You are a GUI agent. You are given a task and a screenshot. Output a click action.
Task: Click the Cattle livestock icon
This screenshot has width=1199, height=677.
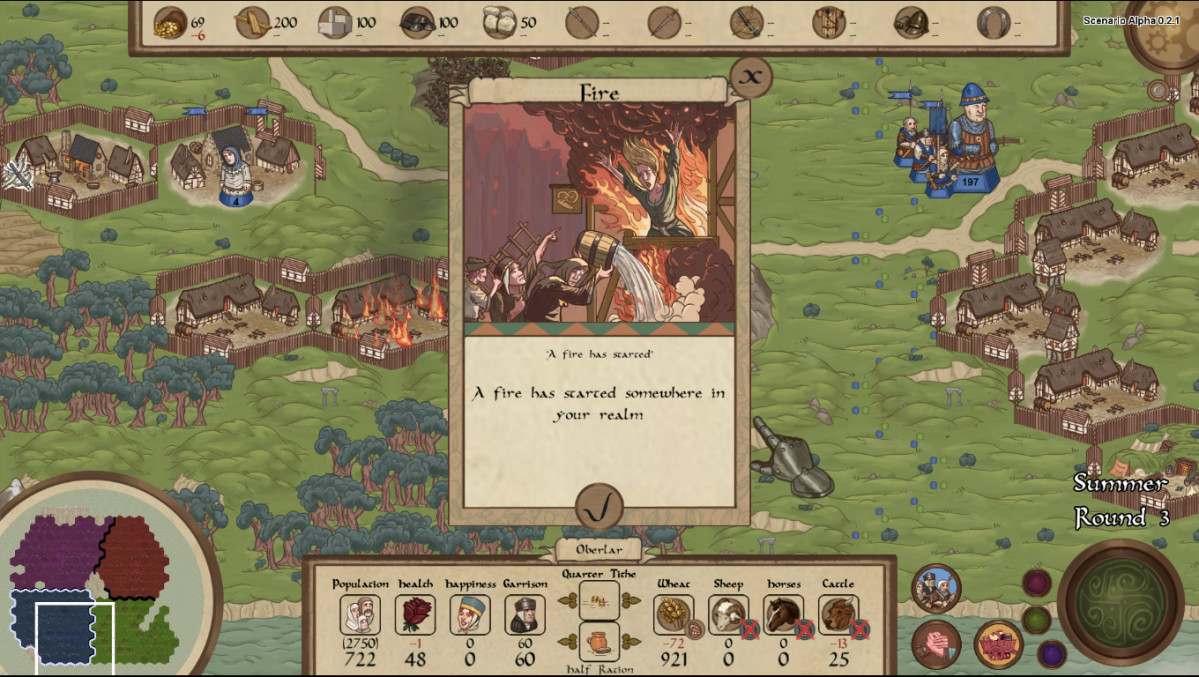(838, 614)
